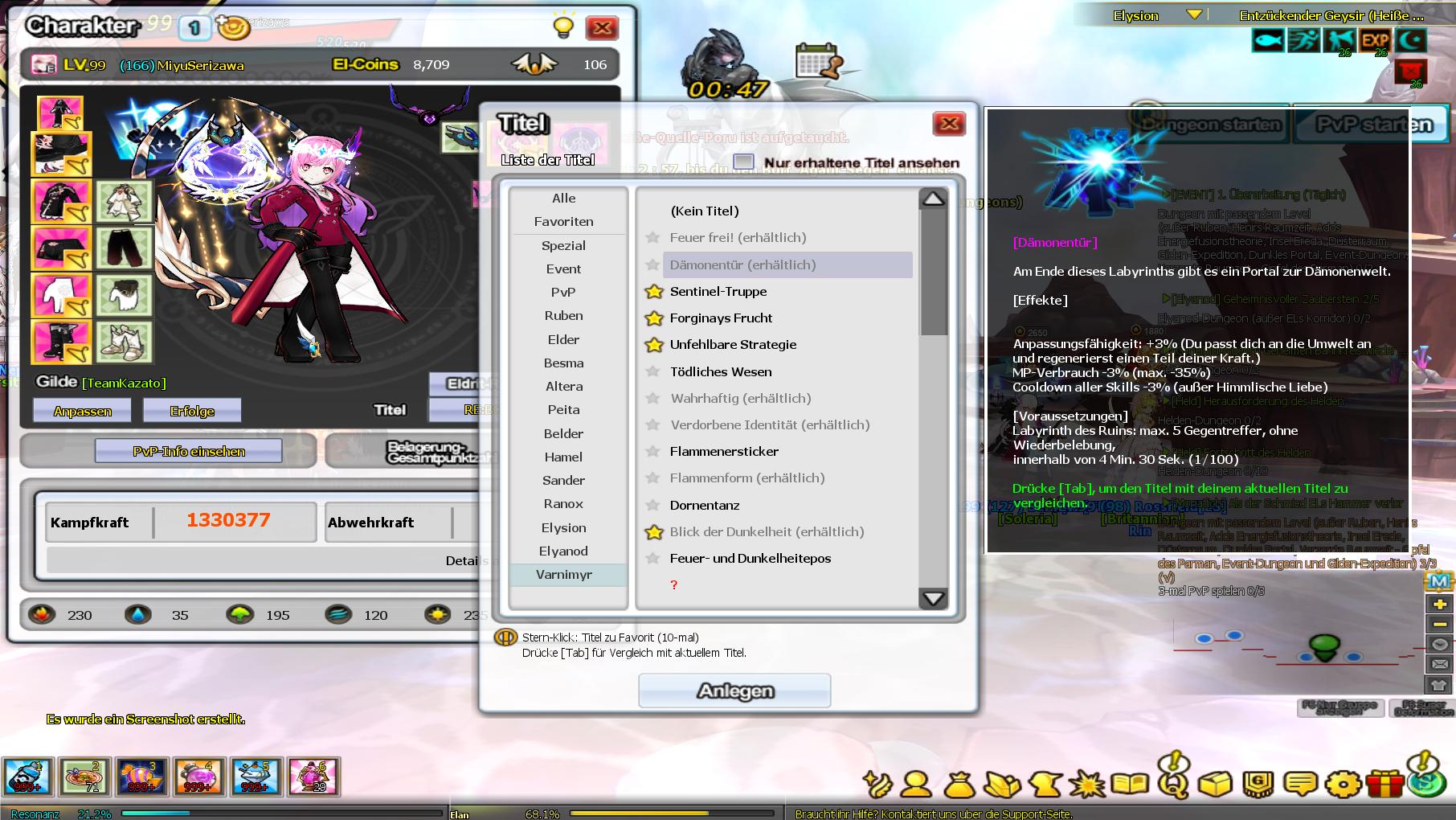Close the Charakter window
Screen dimensions: 1456x820
click(x=602, y=29)
